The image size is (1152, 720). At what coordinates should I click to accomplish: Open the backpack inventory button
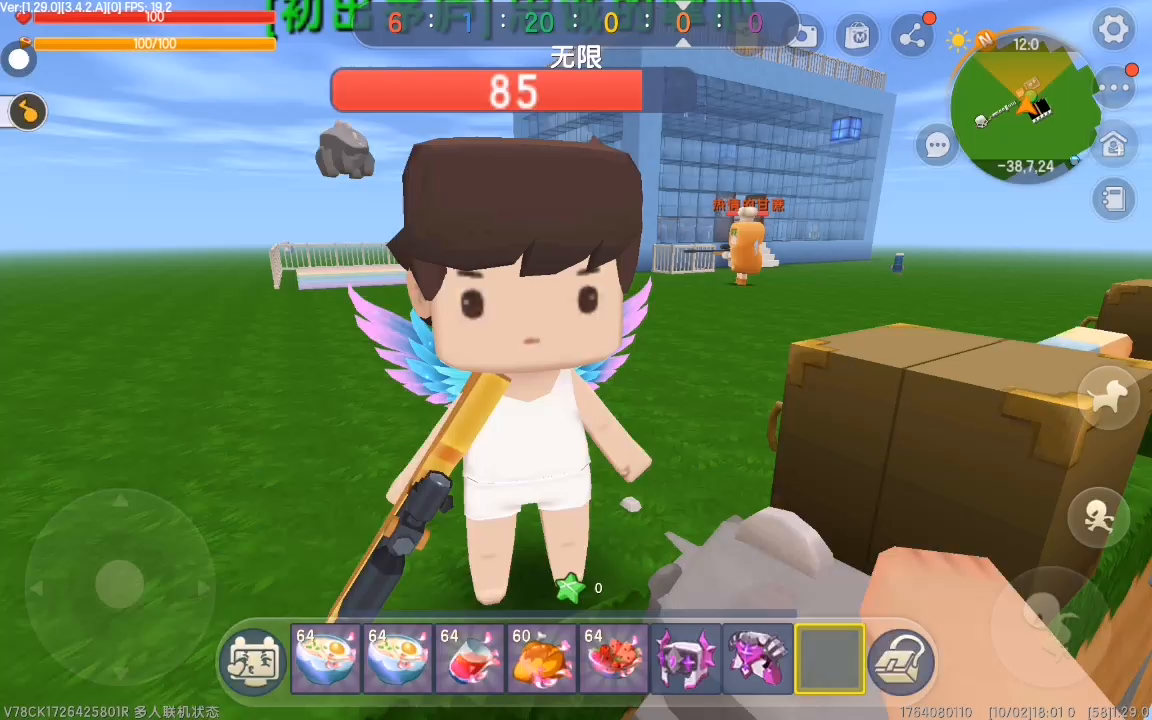[901, 661]
